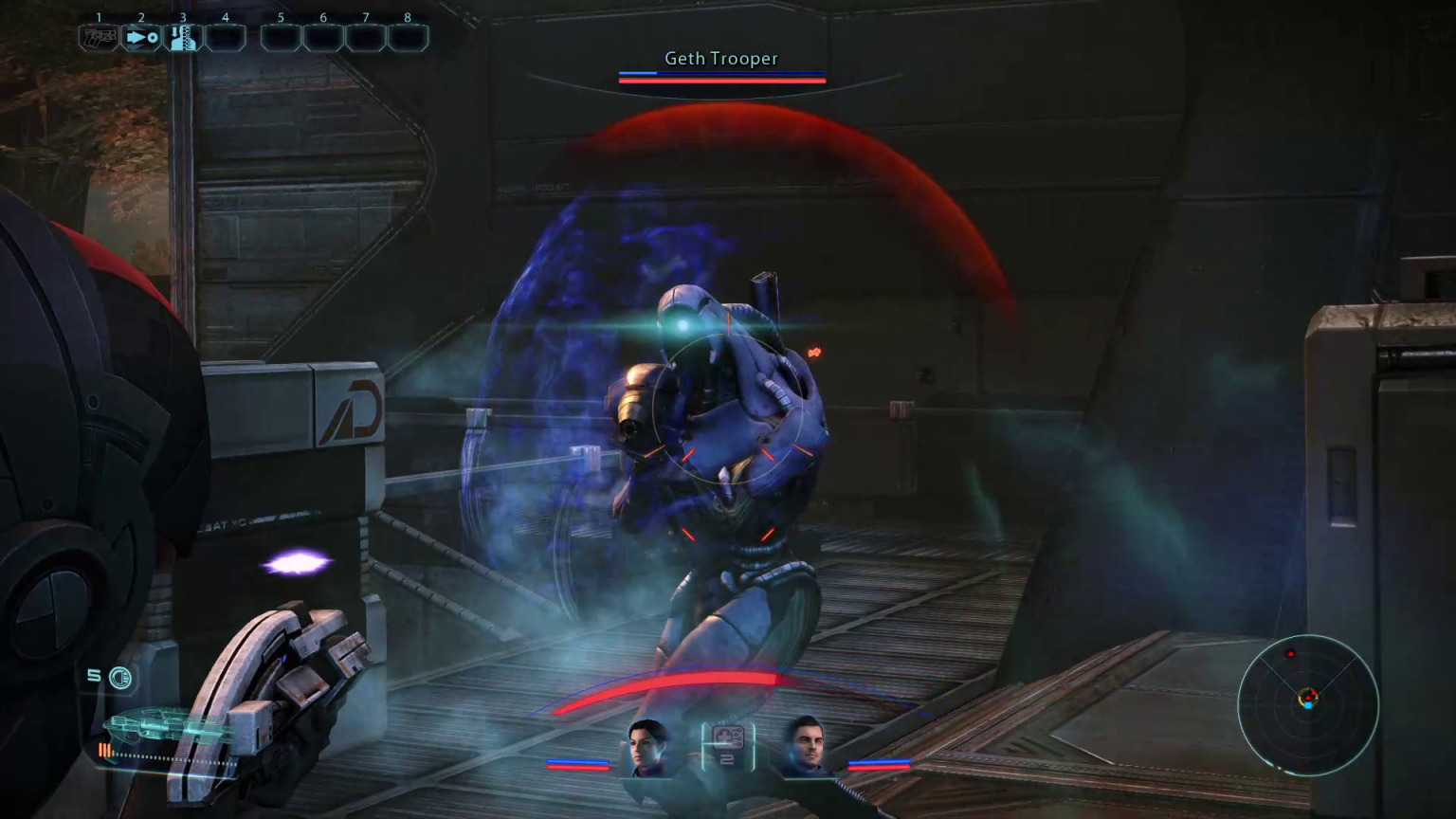Click the player marker at radar center
This screenshot has width=1456, height=819.
click(1309, 705)
